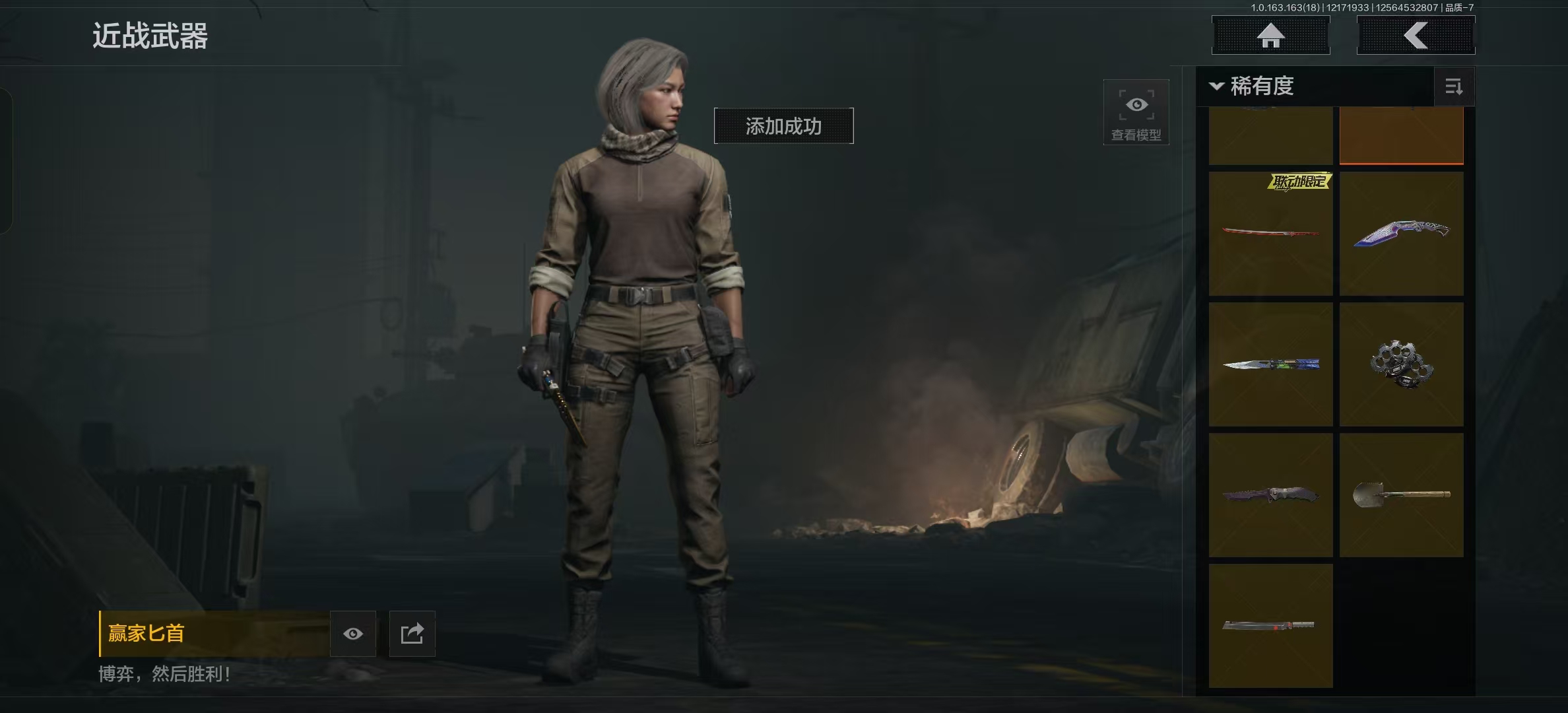Select the grey machete weapon

tap(1270, 625)
